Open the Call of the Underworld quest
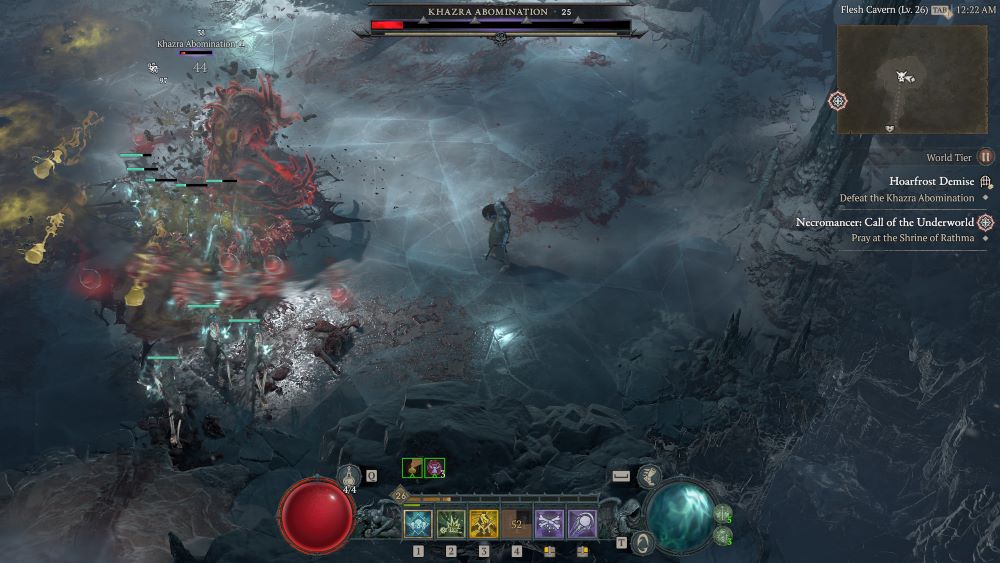This screenshot has width=1000, height=563. pyautogui.click(x=885, y=222)
